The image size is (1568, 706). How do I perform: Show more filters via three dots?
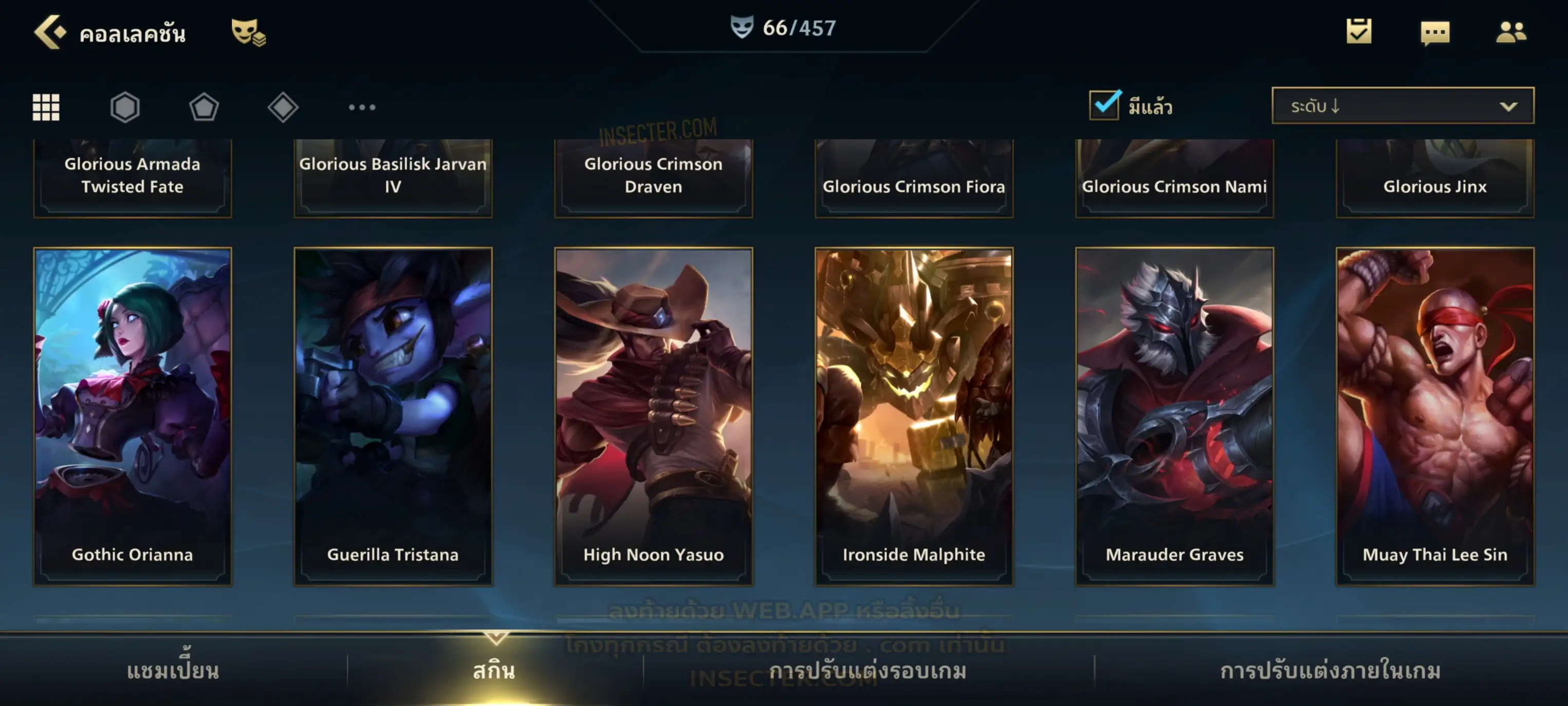tap(362, 107)
